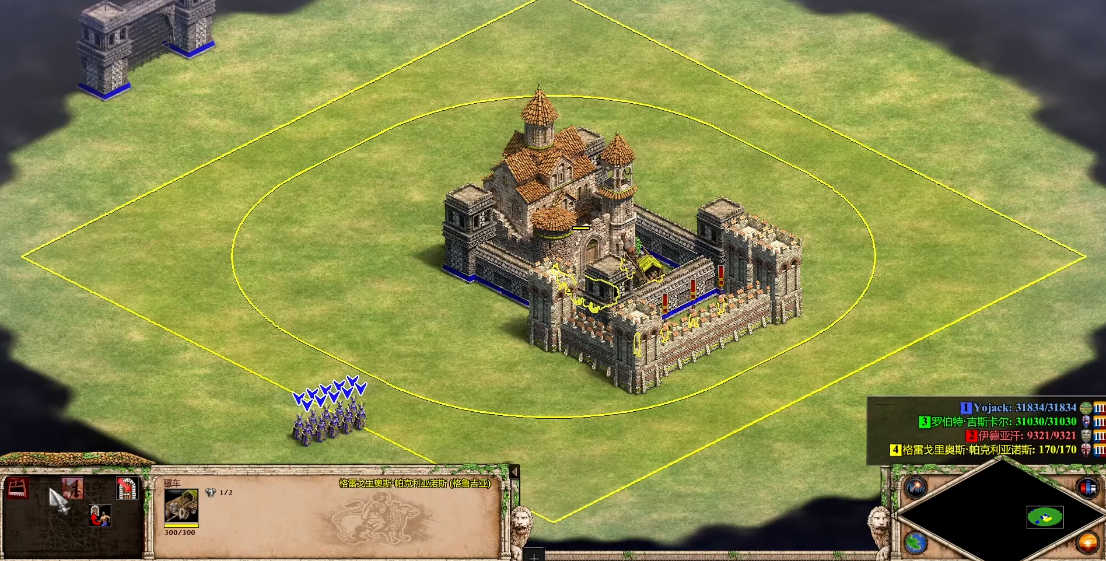Click the minimap's green island view
The image size is (1106, 561).
click(x=1045, y=516)
